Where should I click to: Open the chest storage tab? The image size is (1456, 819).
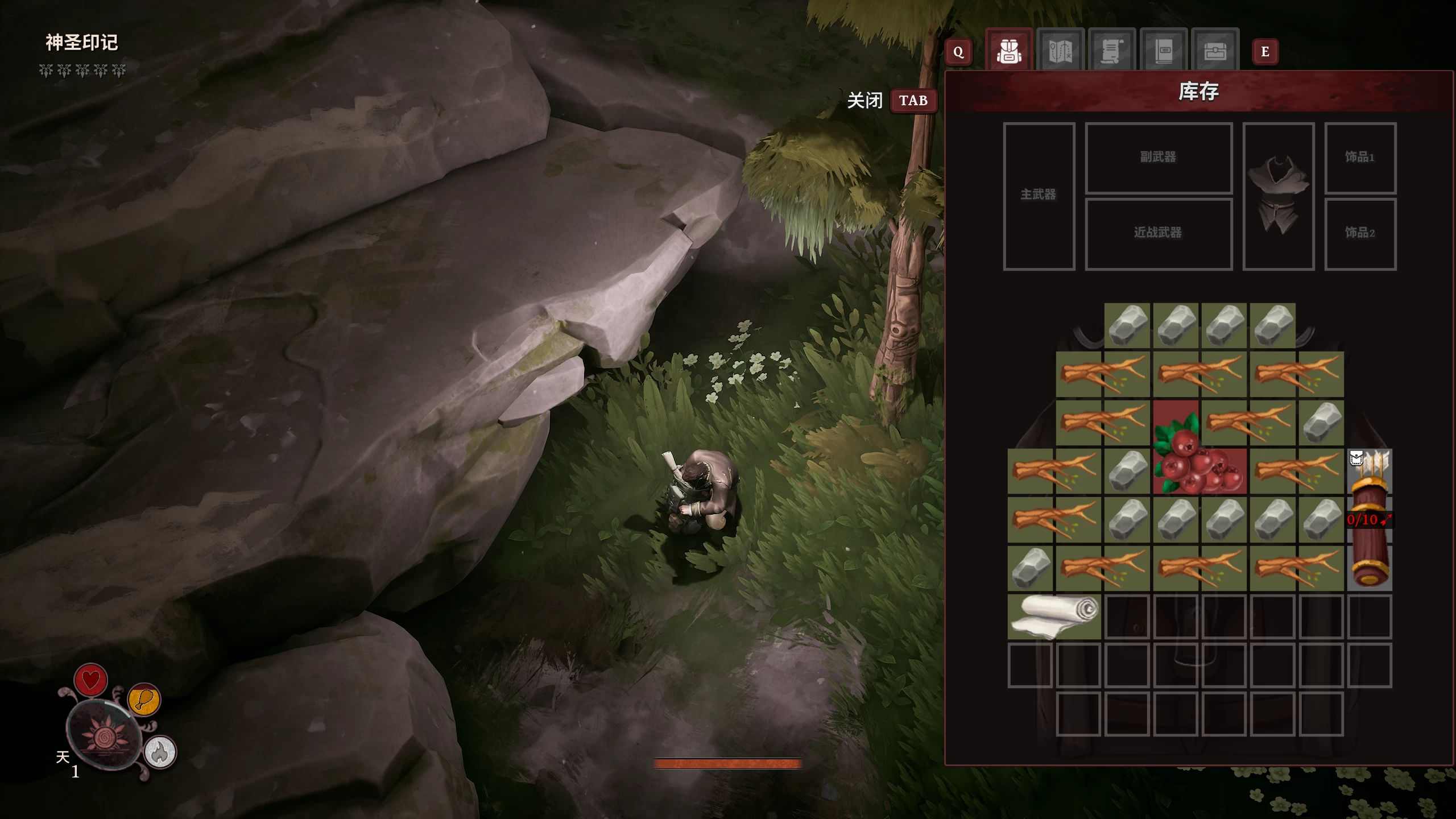click(1215, 51)
